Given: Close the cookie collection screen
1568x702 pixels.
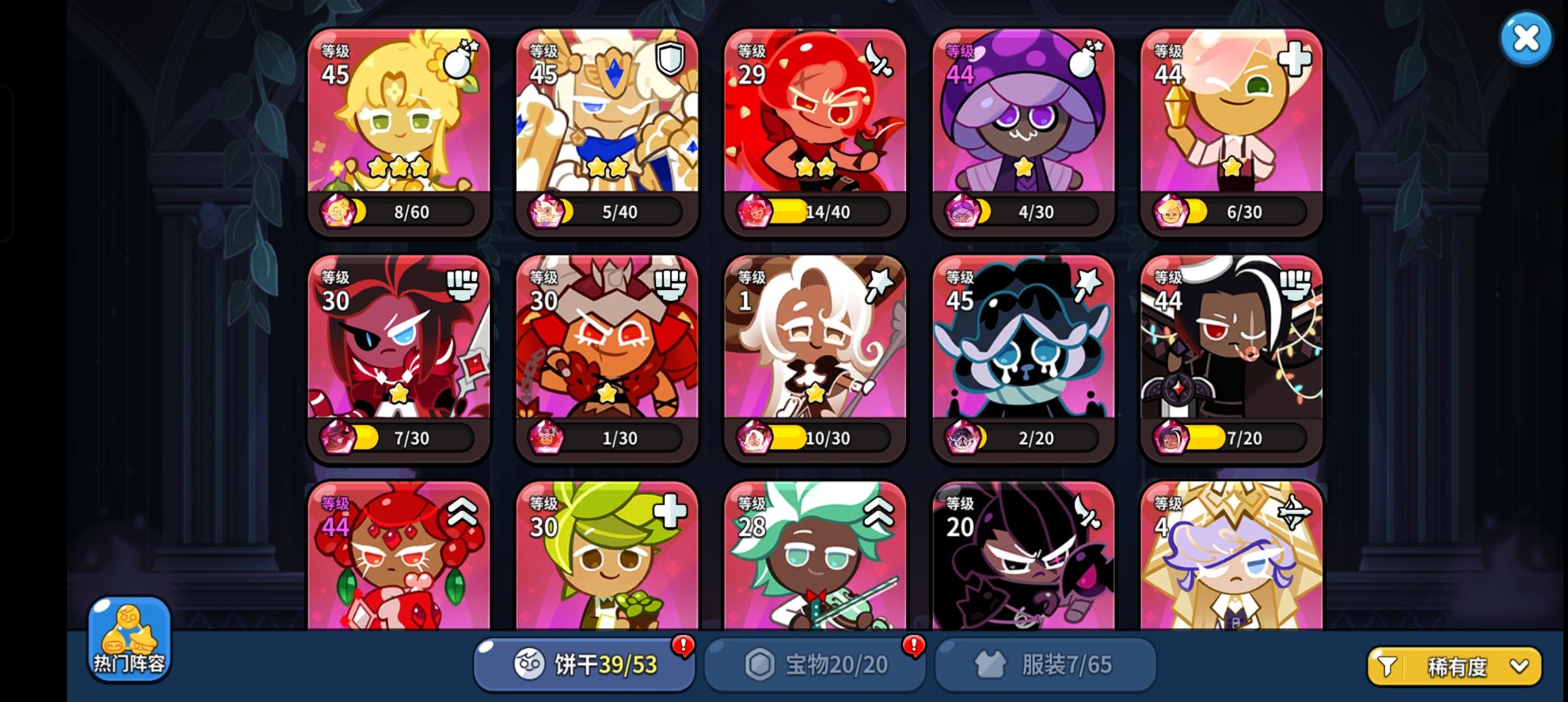Looking at the screenshot, I should tap(1526, 39).
